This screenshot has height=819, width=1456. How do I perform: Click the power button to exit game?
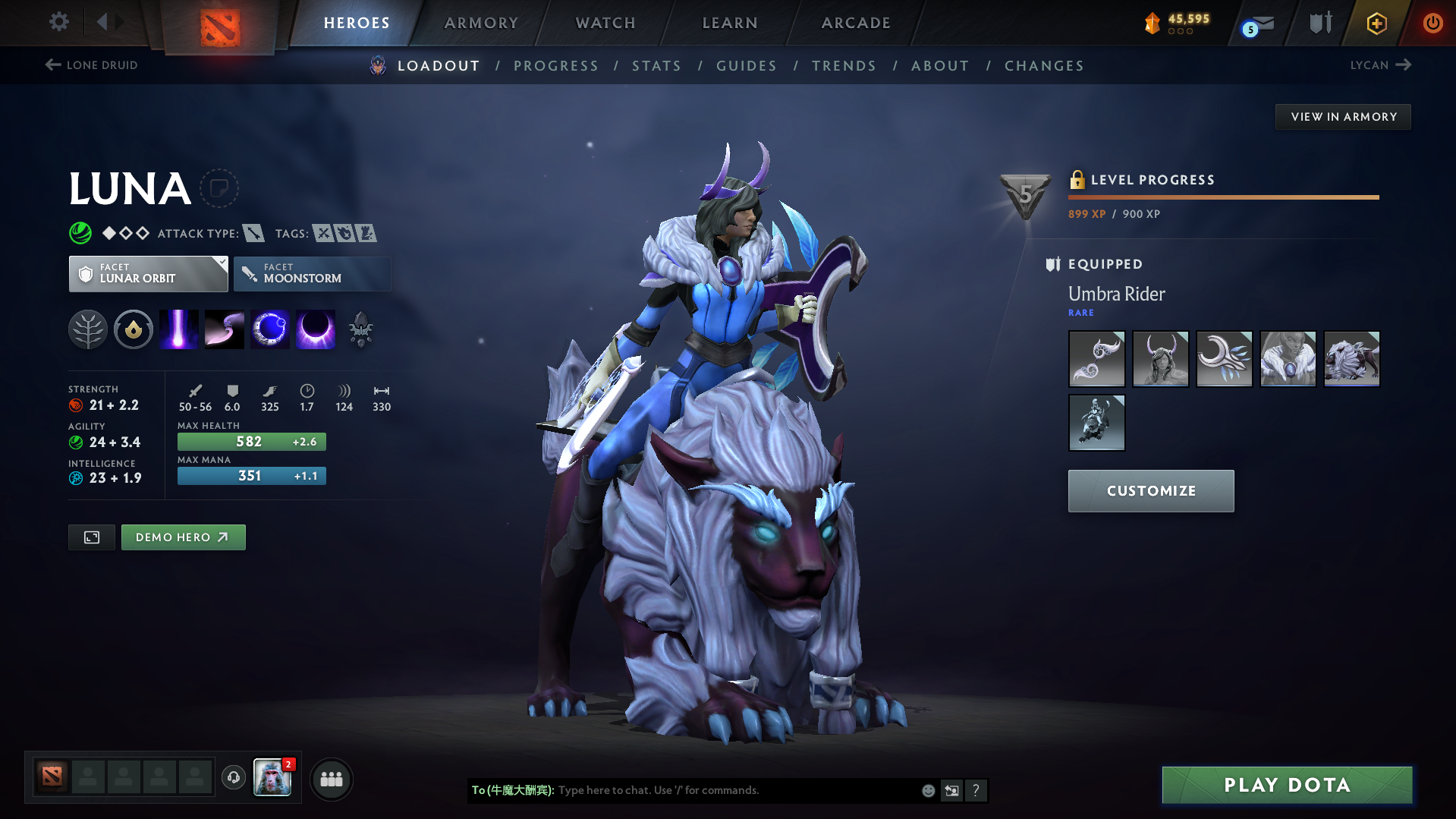(x=1433, y=23)
